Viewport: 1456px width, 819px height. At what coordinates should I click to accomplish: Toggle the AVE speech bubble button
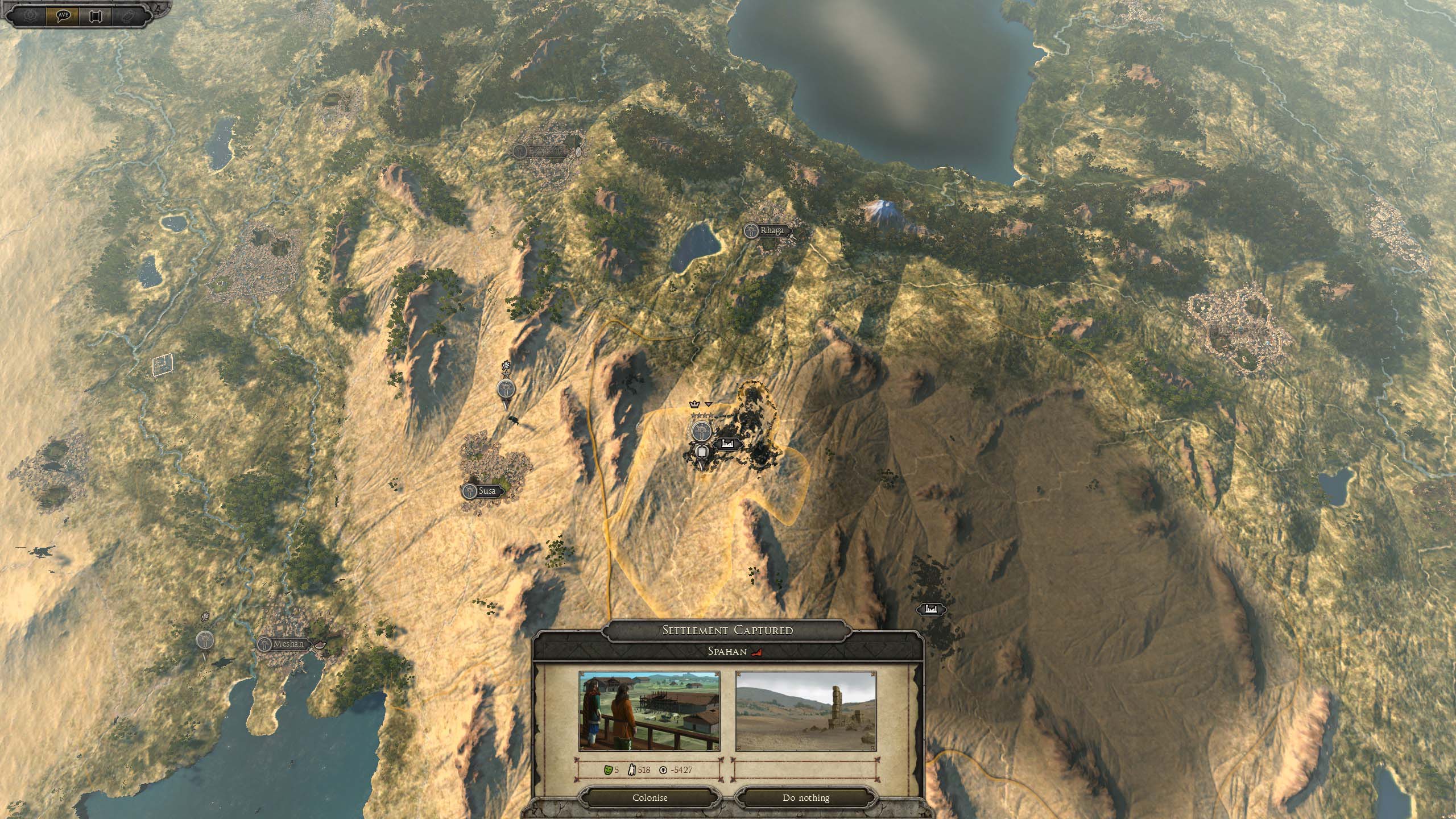point(63,15)
